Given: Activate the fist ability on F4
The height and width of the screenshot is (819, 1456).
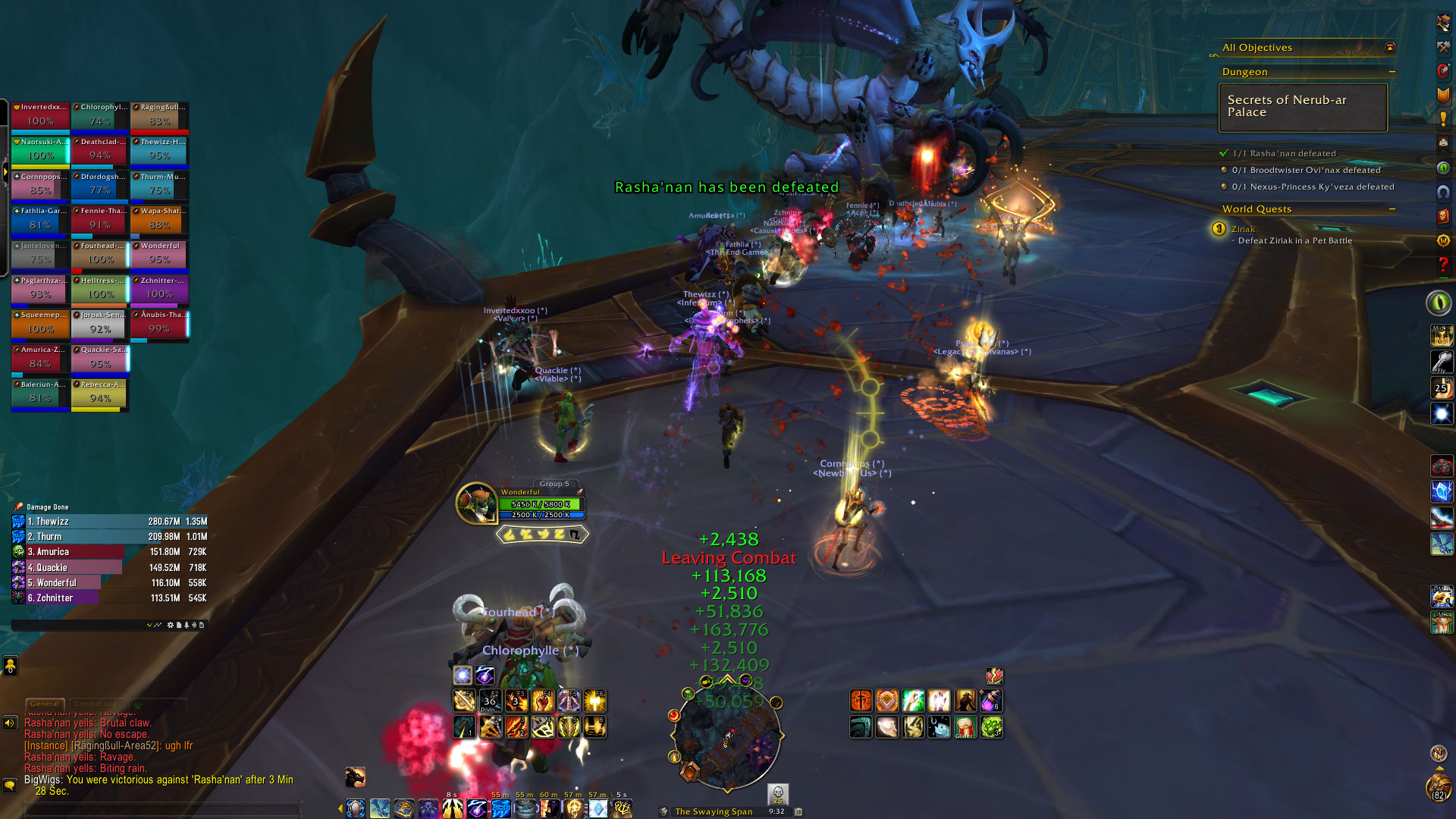Looking at the screenshot, I should (x=542, y=701).
